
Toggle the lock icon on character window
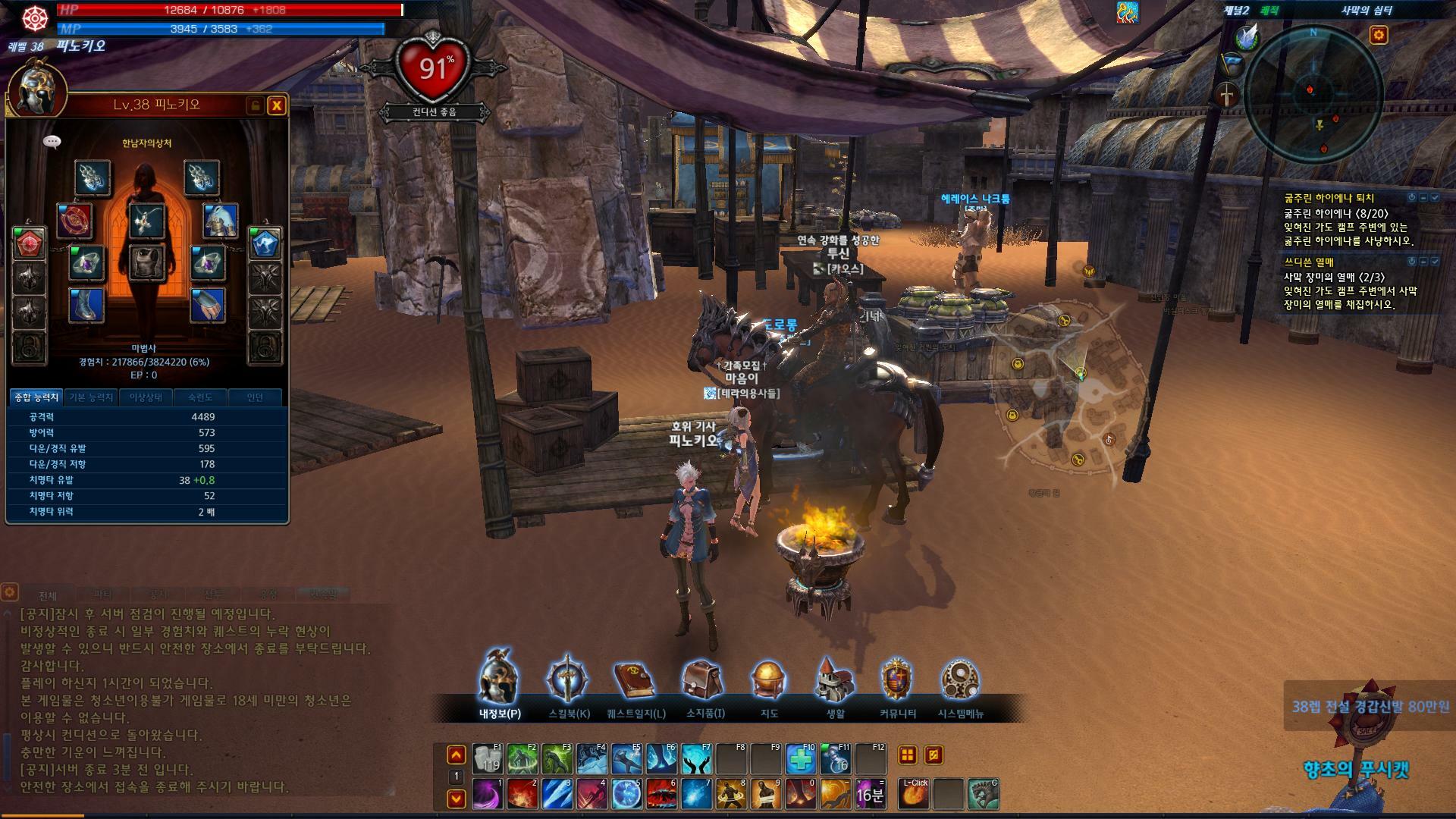256,105
